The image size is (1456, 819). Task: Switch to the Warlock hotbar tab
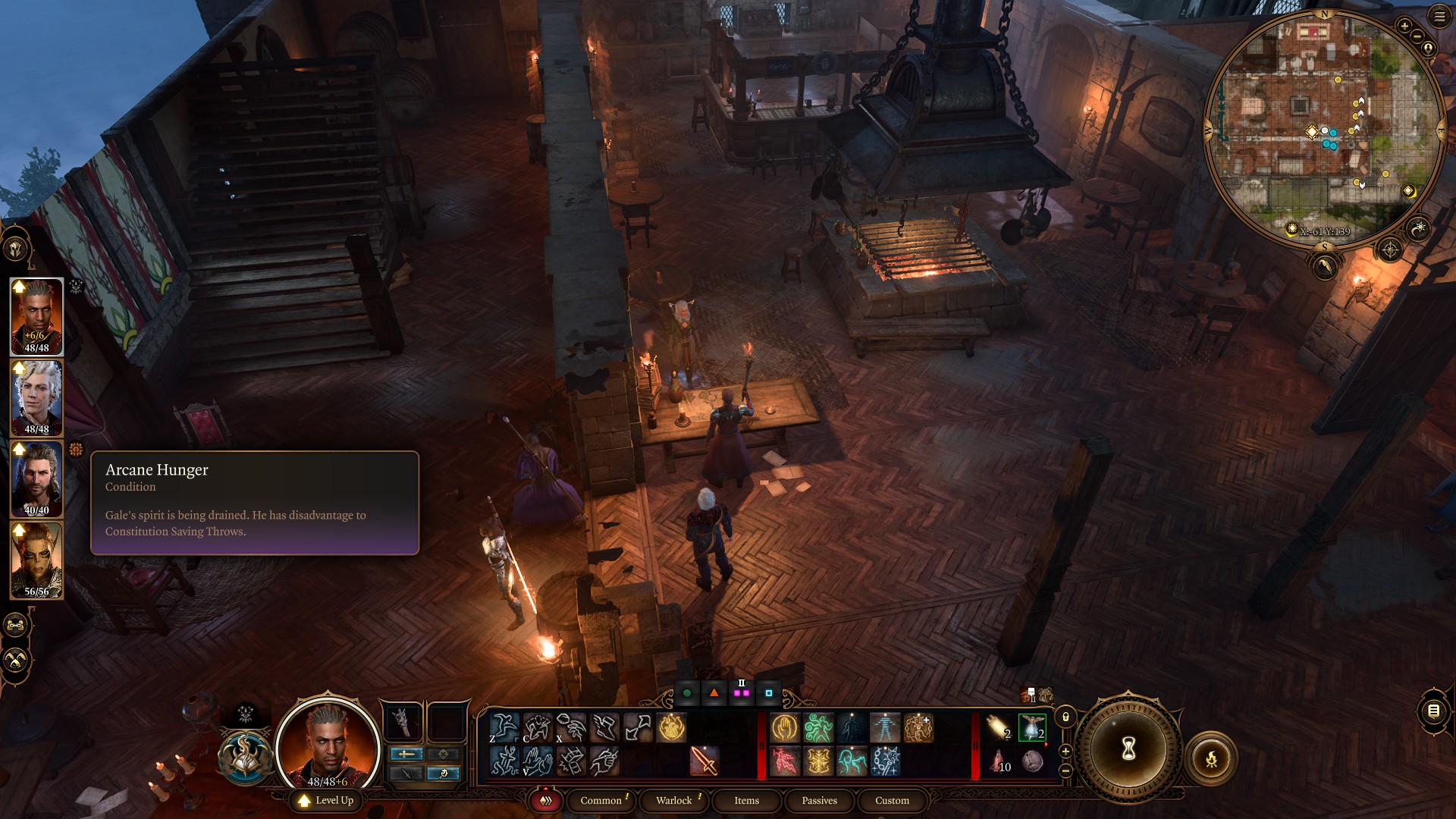tap(673, 801)
